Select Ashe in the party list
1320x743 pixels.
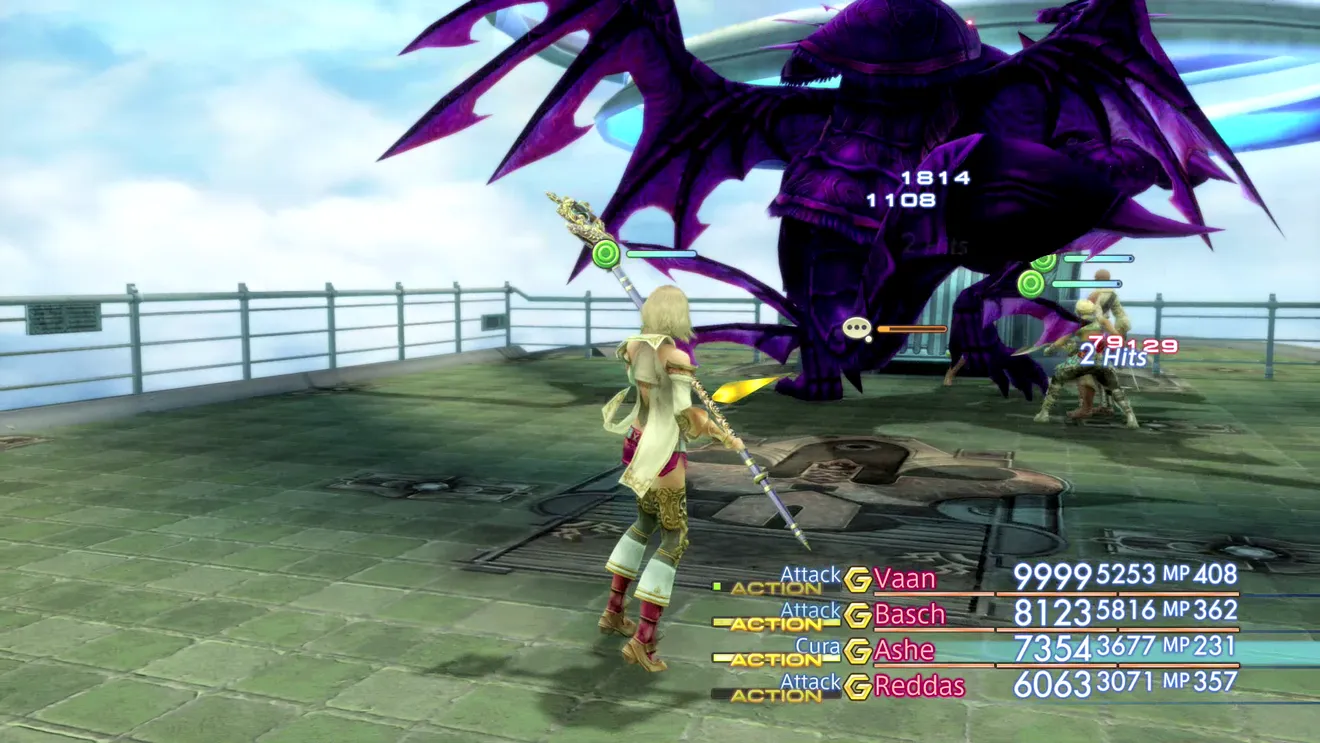tap(904, 650)
